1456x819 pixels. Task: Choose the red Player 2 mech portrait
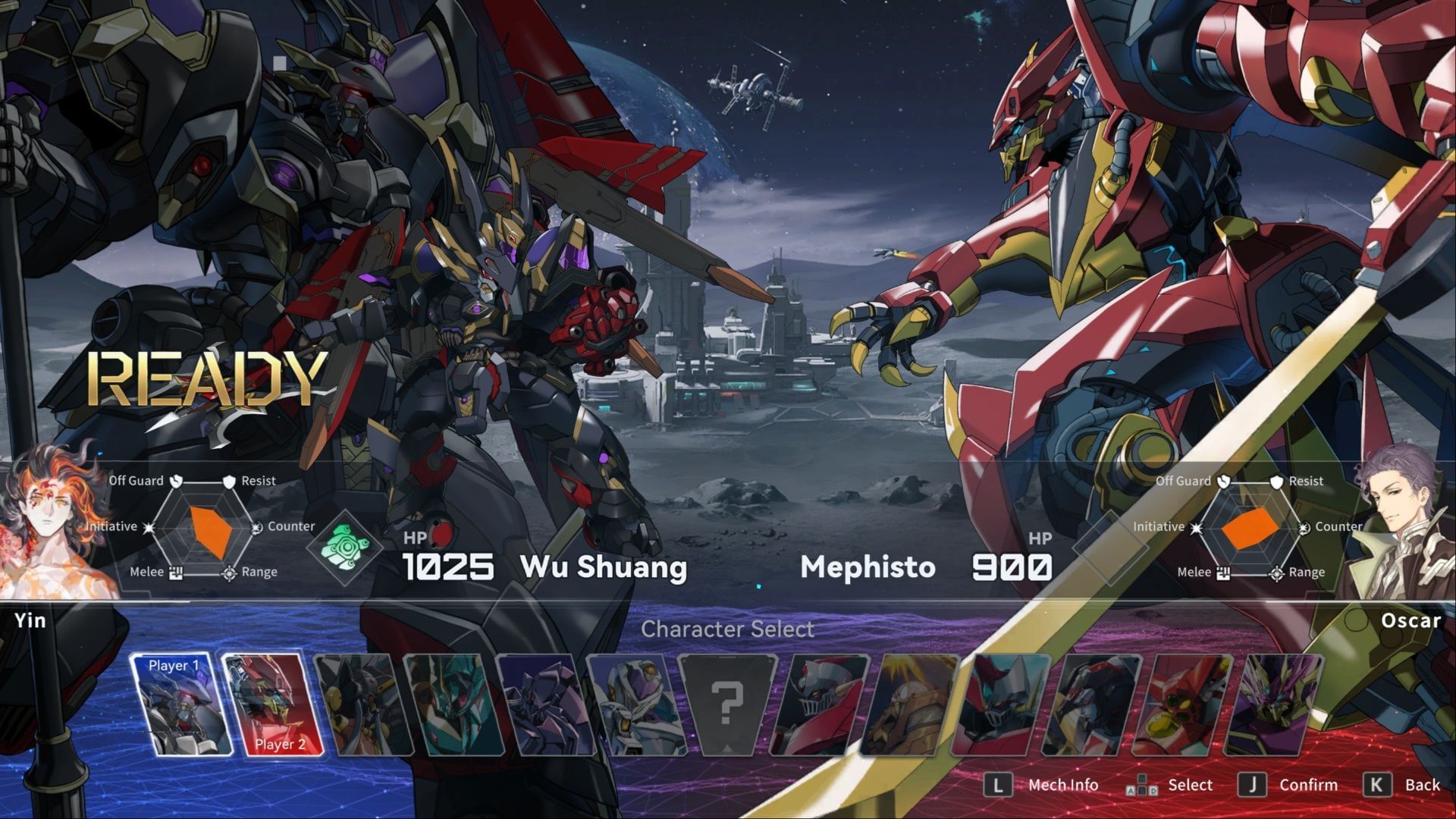click(274, 705)
